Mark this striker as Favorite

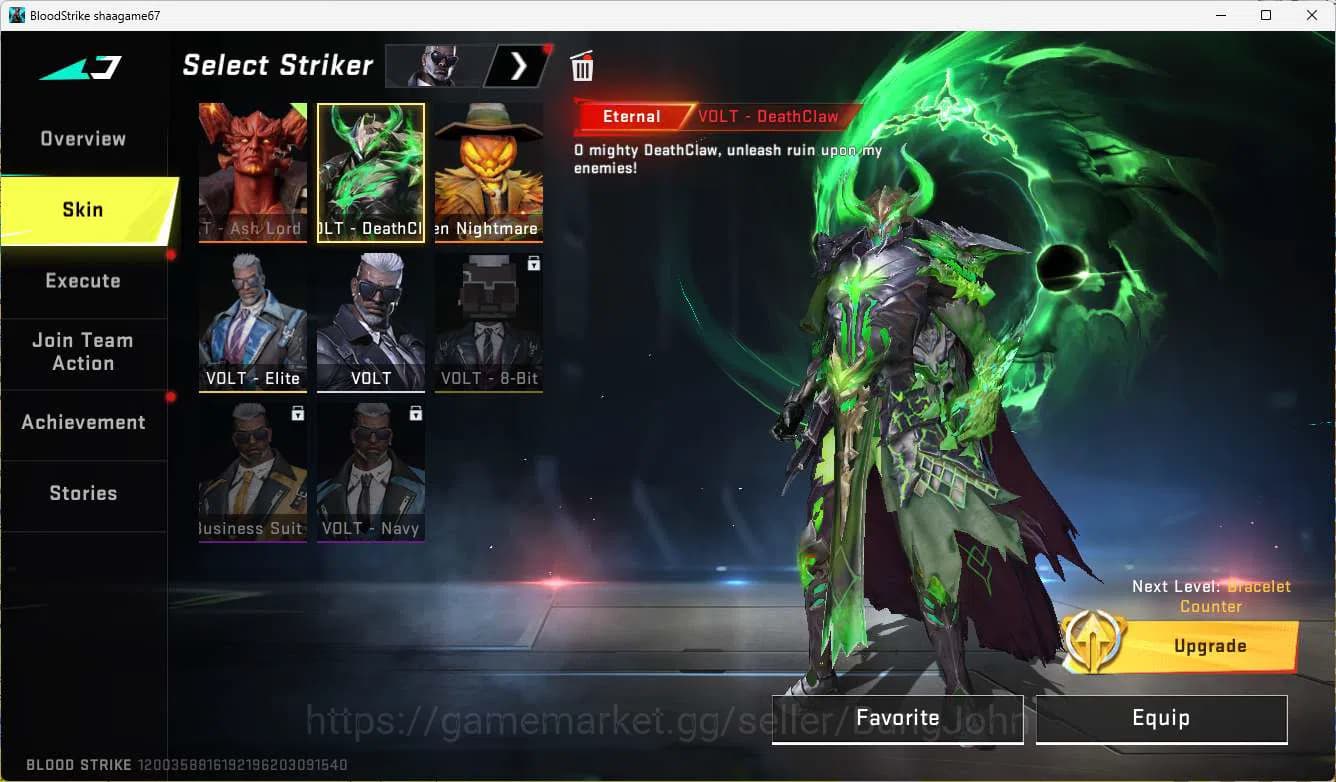point(897,718)
